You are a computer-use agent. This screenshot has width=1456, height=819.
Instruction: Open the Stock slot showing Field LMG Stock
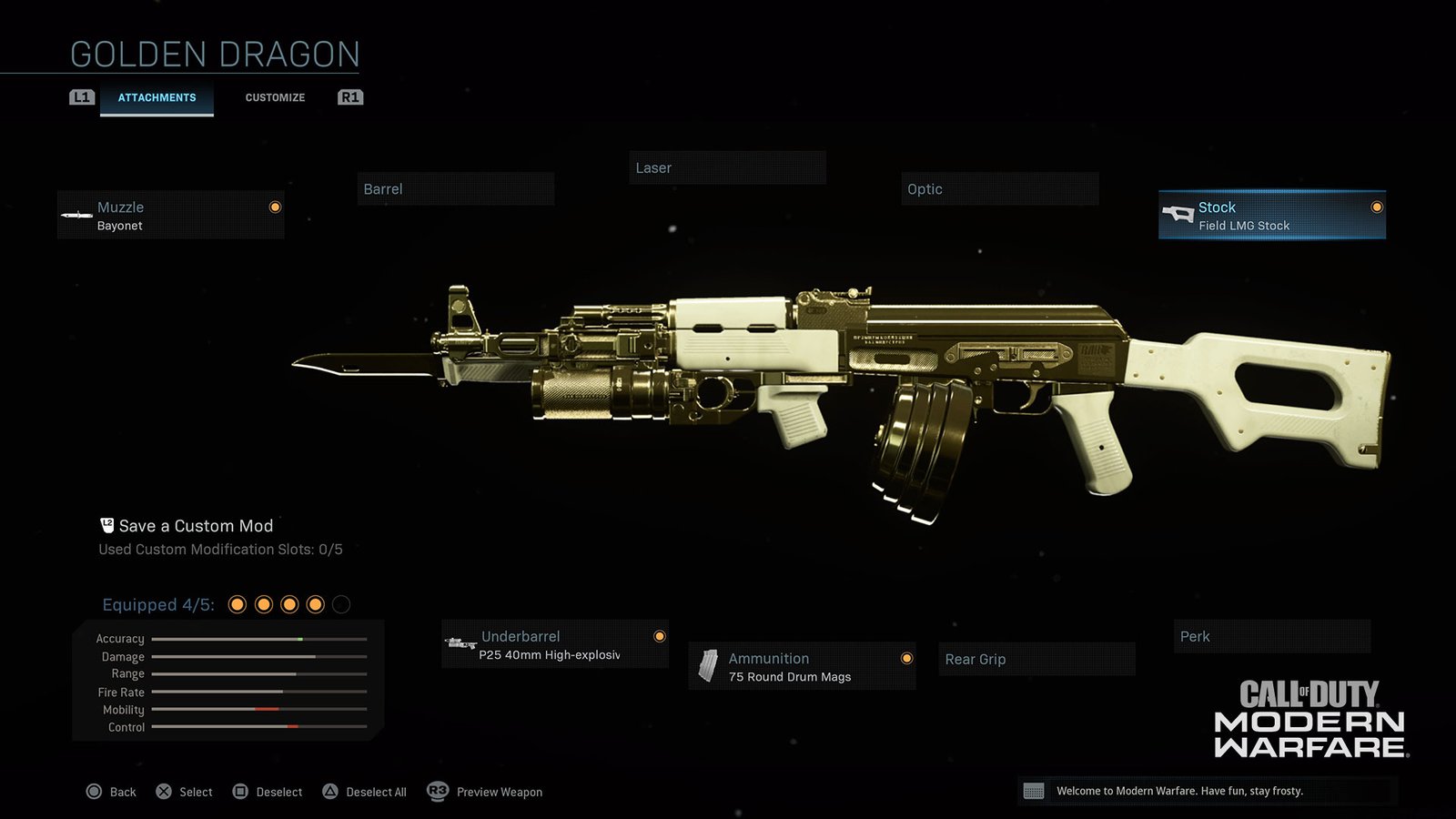1270,215
